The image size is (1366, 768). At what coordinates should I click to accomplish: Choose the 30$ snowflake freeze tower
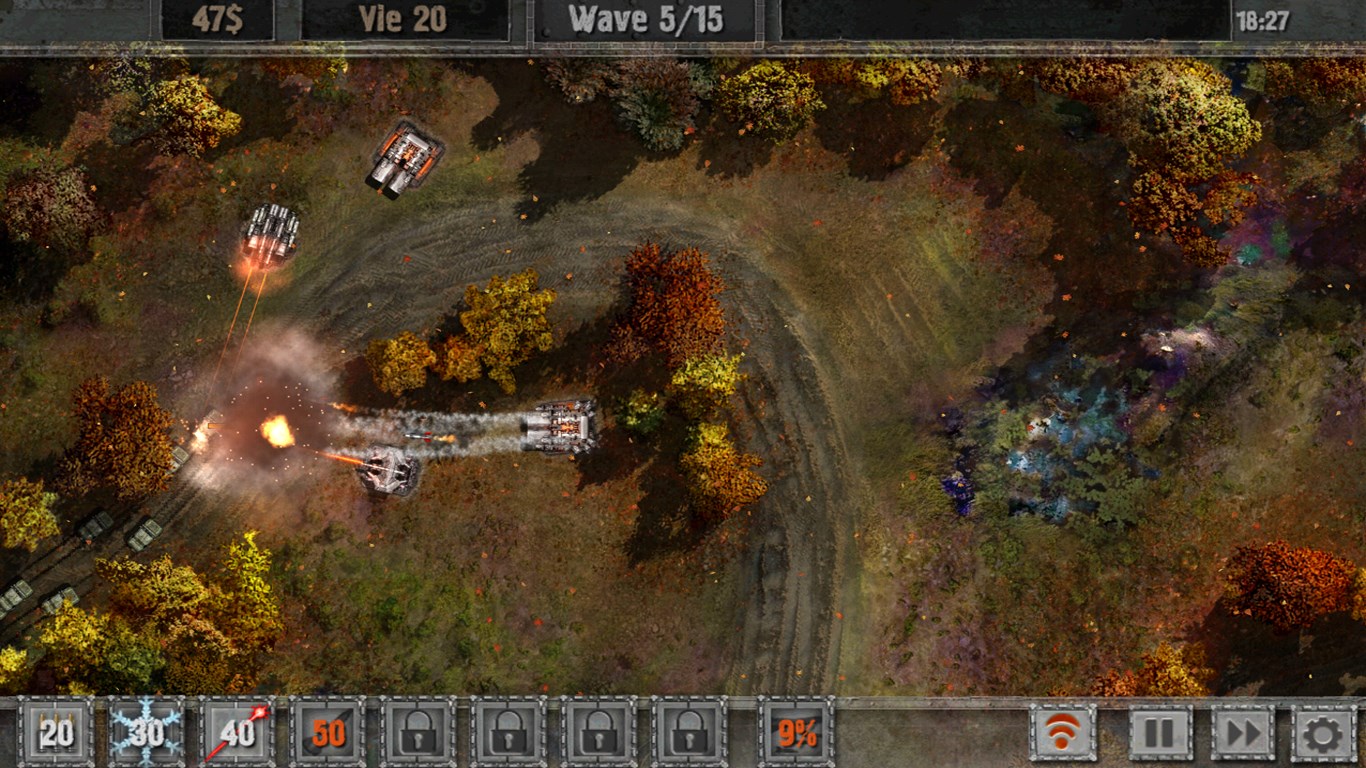[147, 733]
